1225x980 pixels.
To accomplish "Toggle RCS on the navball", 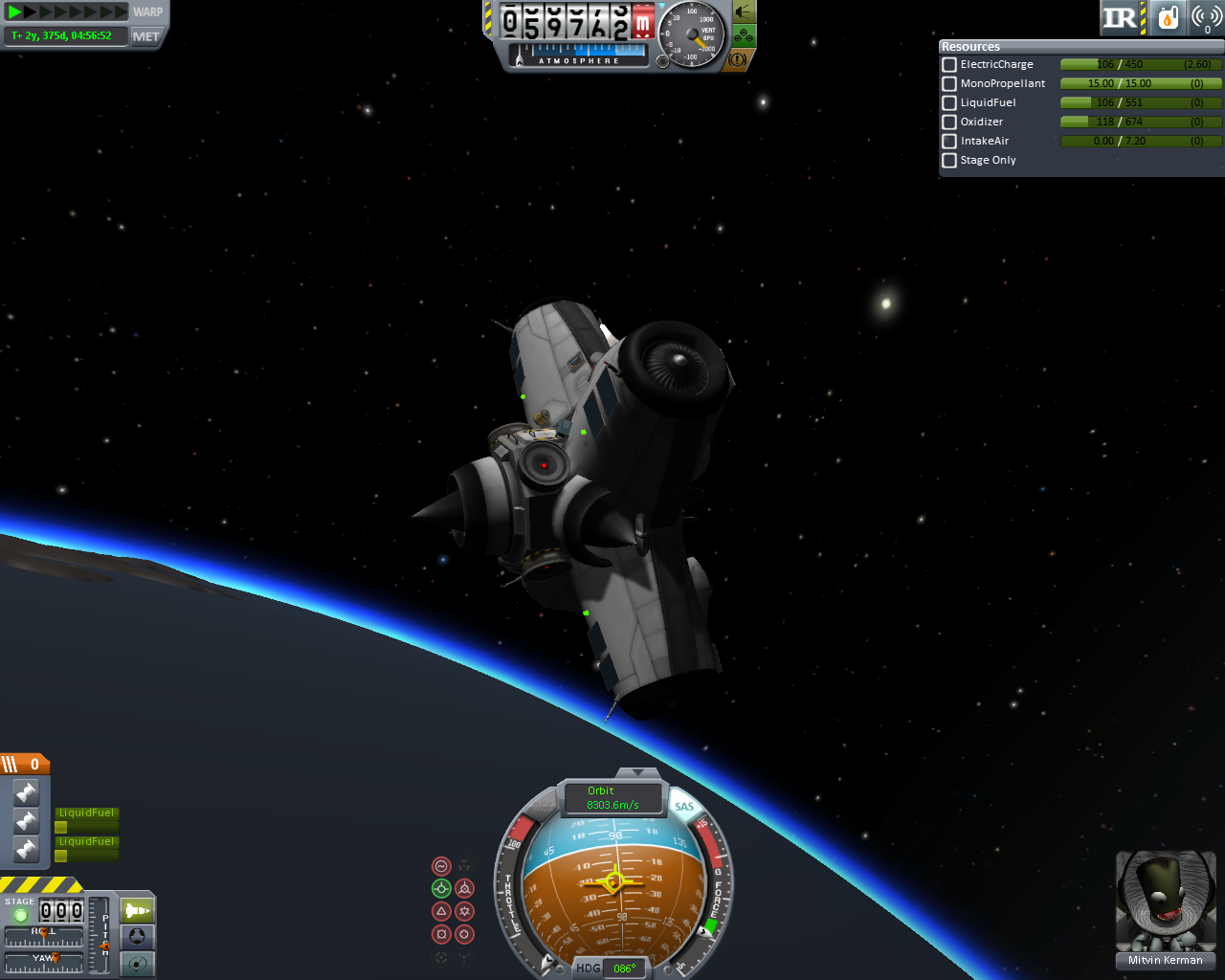I will pos(541,809).
